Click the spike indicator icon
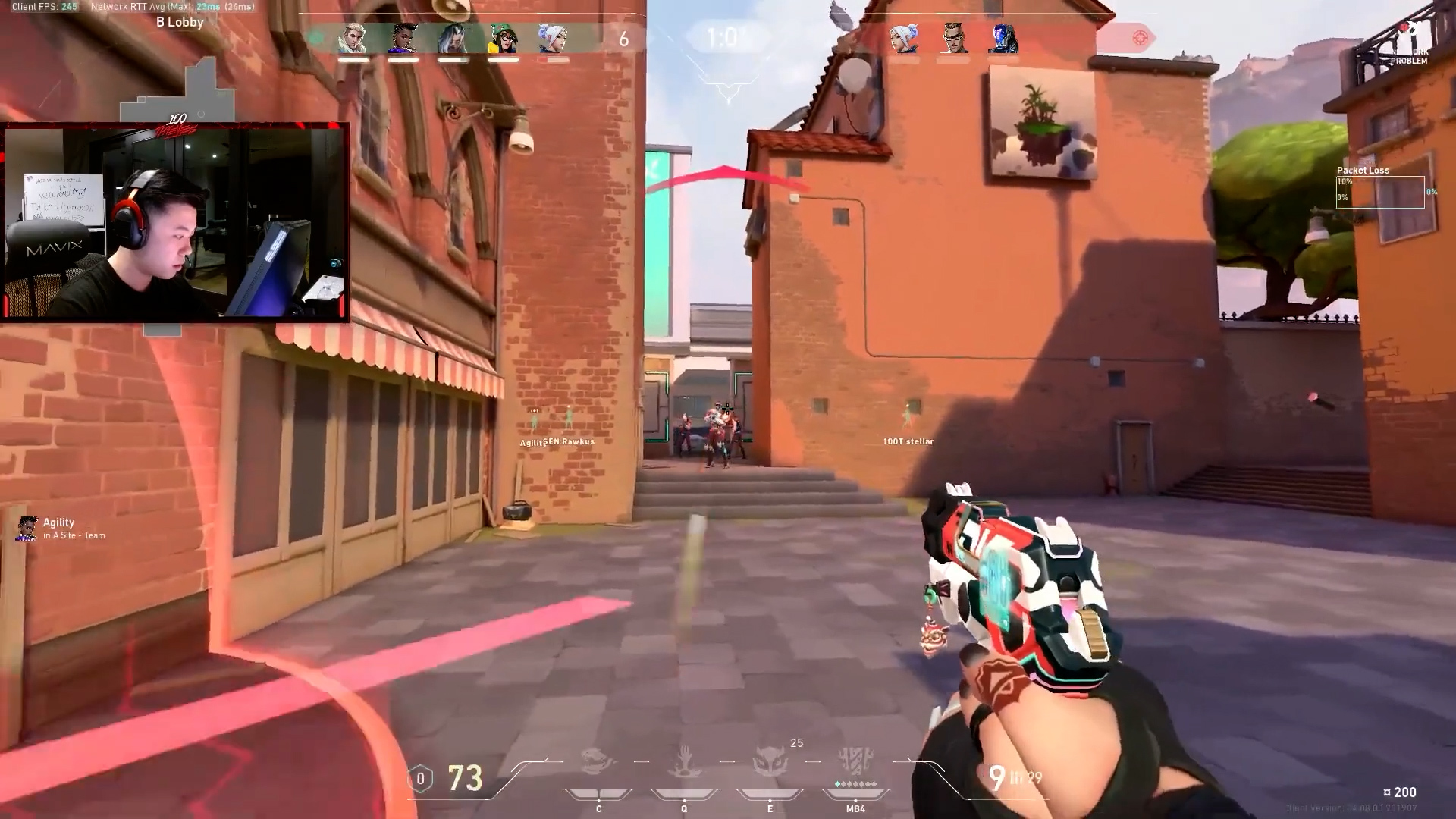 point(1140,38)
